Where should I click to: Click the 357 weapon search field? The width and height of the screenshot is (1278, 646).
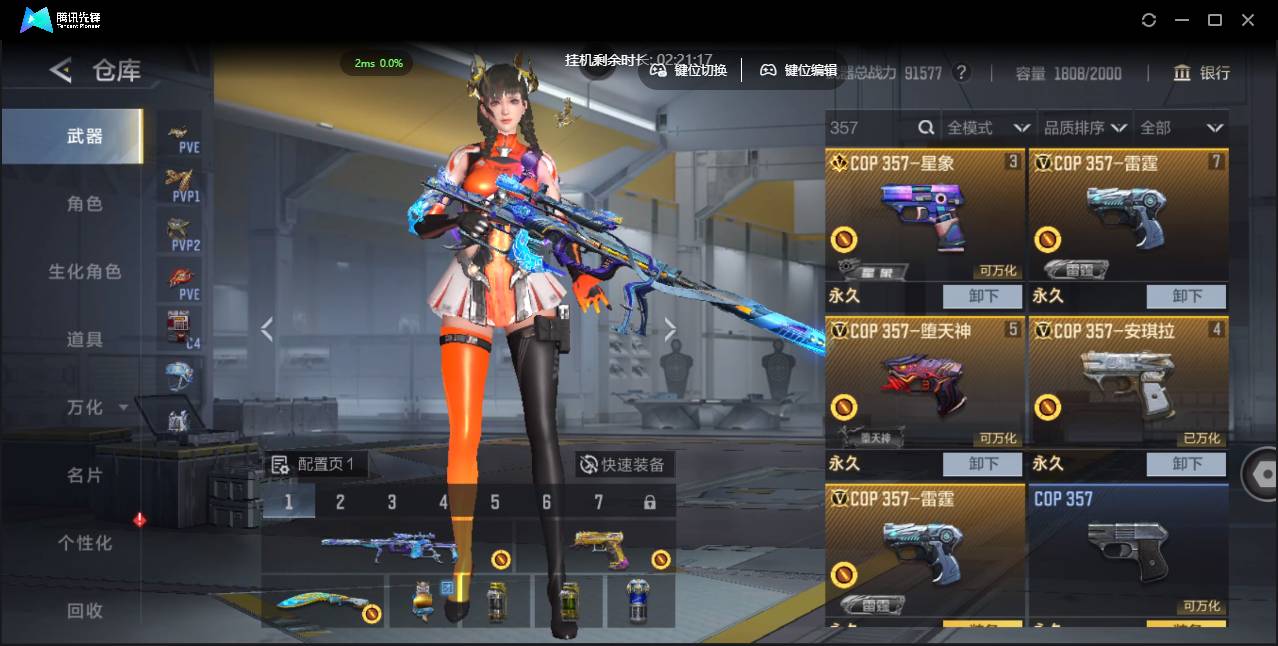[x=870, y=128]
